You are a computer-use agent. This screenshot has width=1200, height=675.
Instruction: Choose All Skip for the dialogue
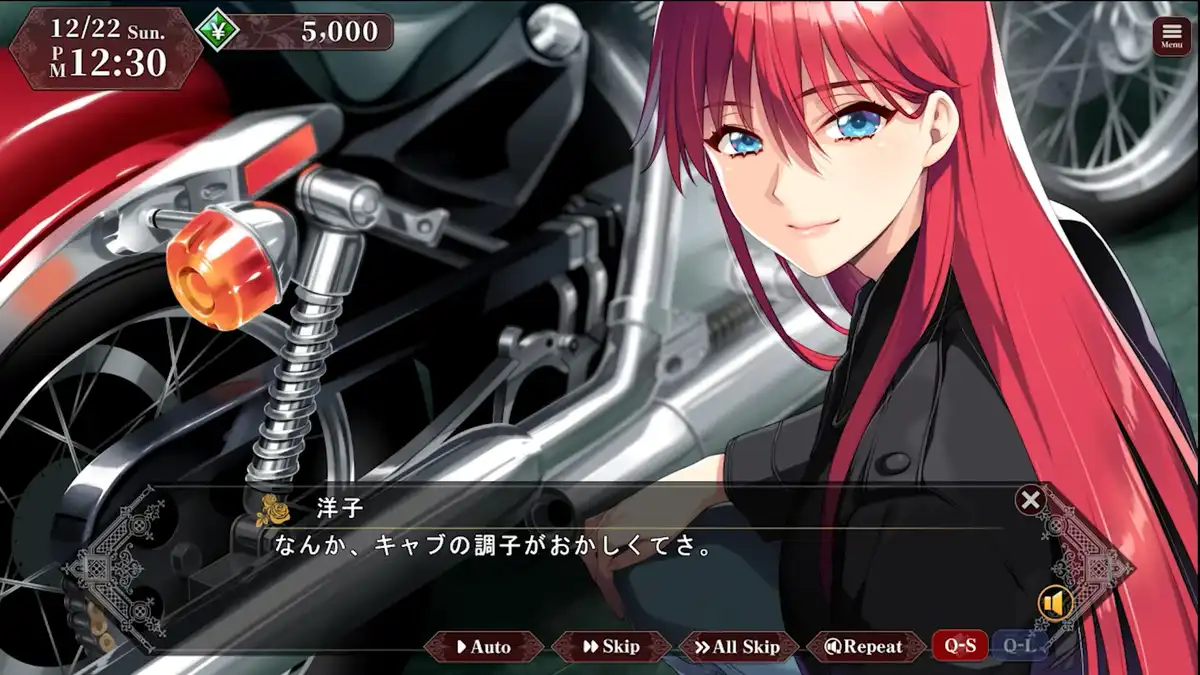[x=738, y=647]
